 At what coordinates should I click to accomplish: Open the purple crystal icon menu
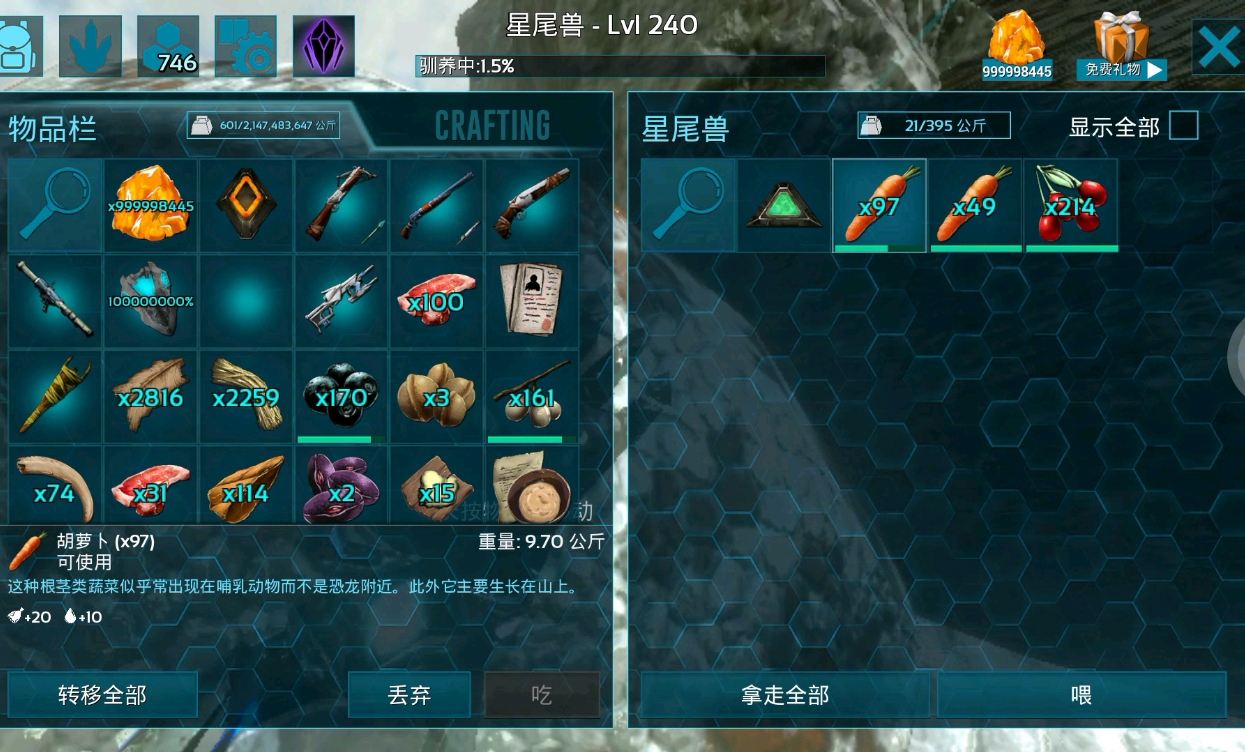click(323, 46)
